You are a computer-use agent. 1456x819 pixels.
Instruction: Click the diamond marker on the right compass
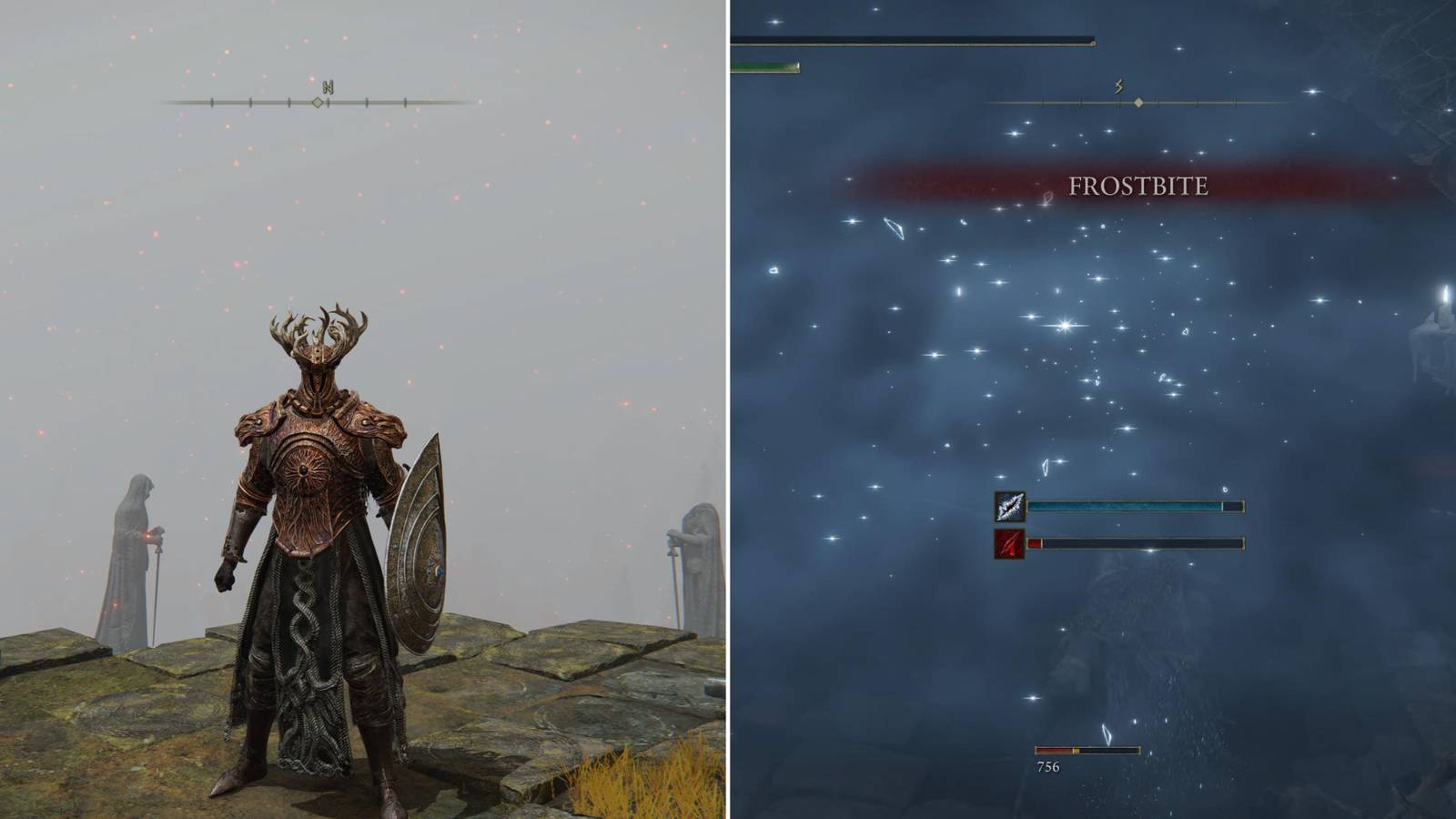tap(1138, 103)
